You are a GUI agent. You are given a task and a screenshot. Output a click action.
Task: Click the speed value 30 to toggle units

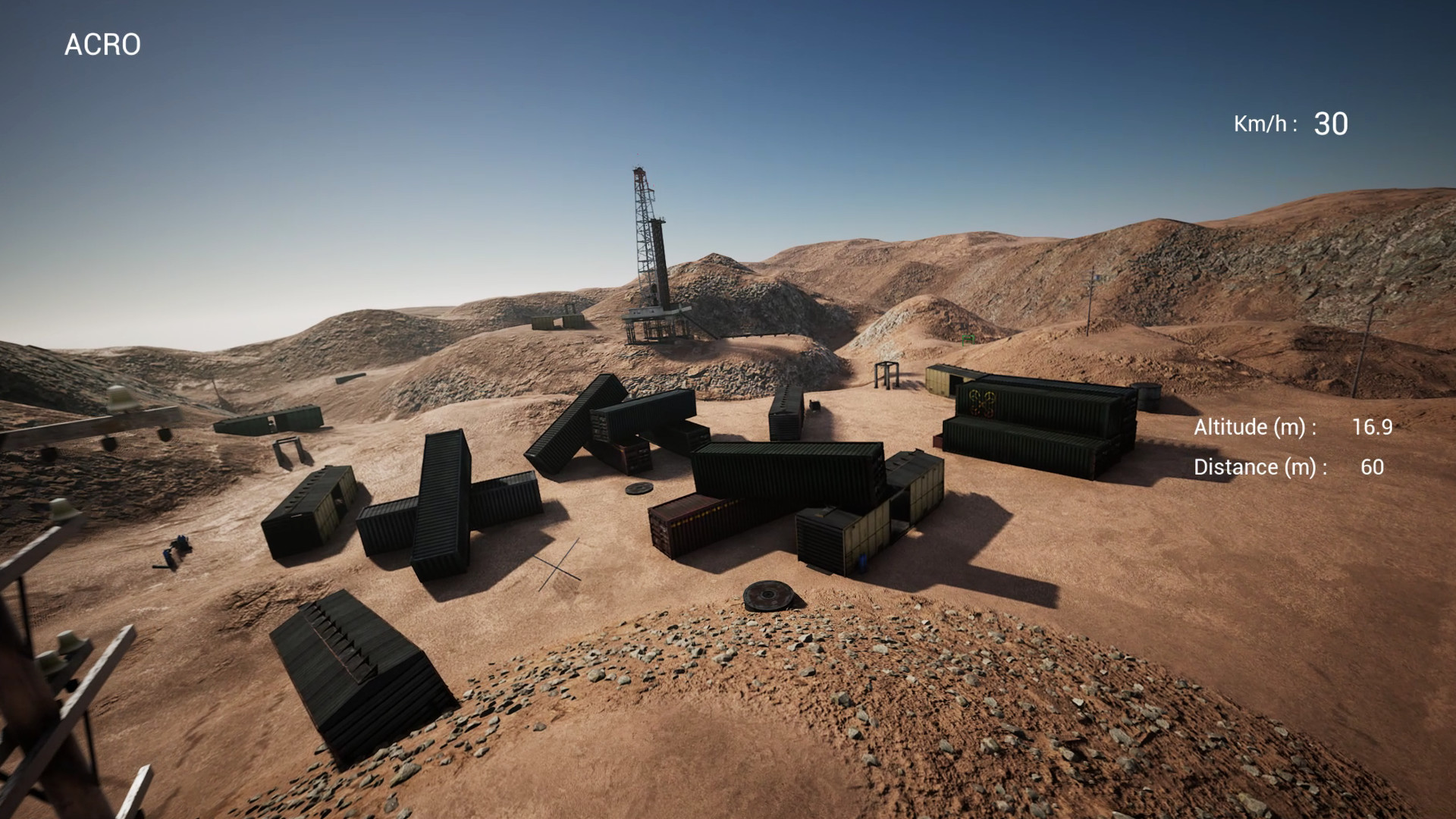pyautogui.click(x=1332, y=121)
